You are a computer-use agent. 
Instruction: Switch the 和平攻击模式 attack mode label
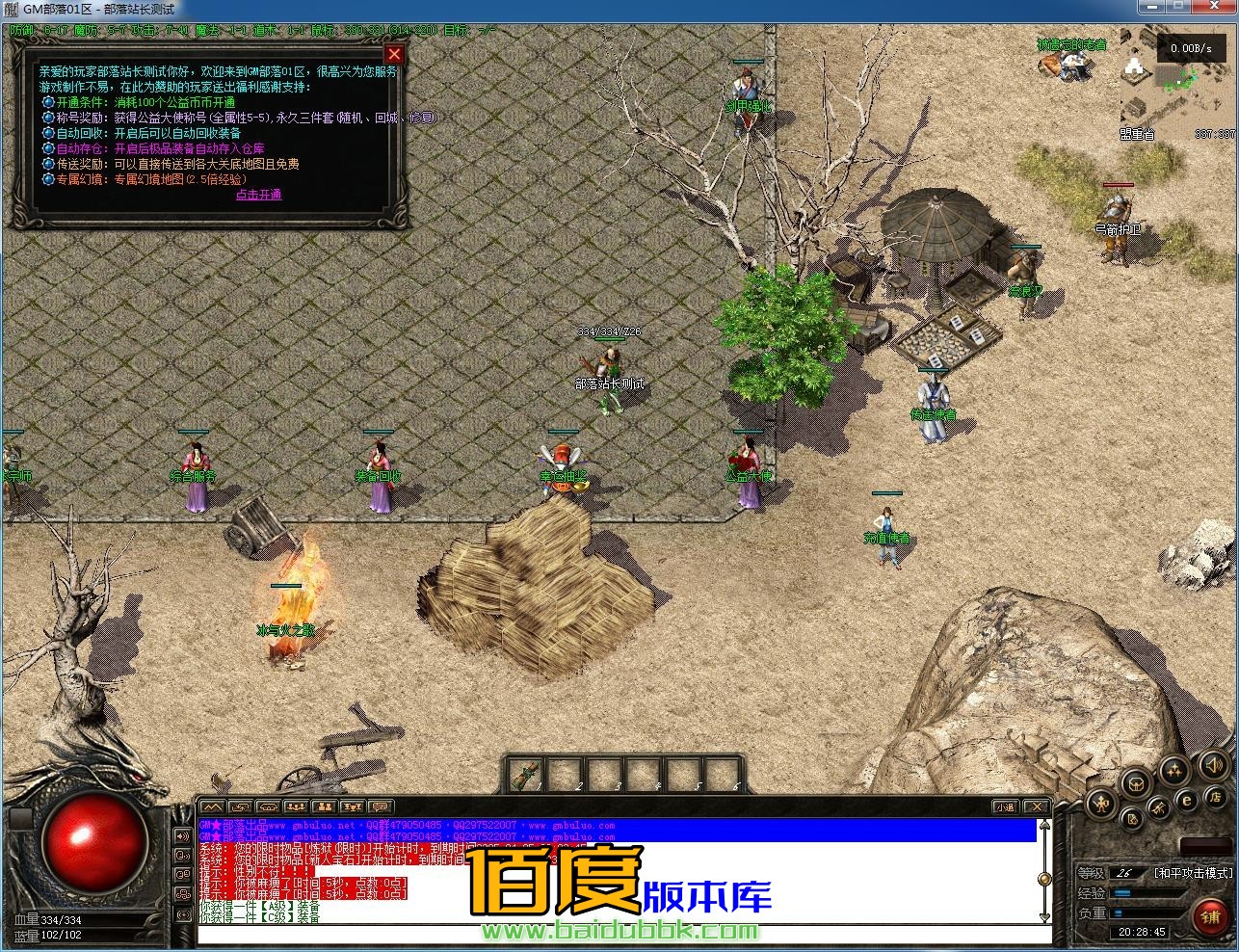pos(1194,873)
